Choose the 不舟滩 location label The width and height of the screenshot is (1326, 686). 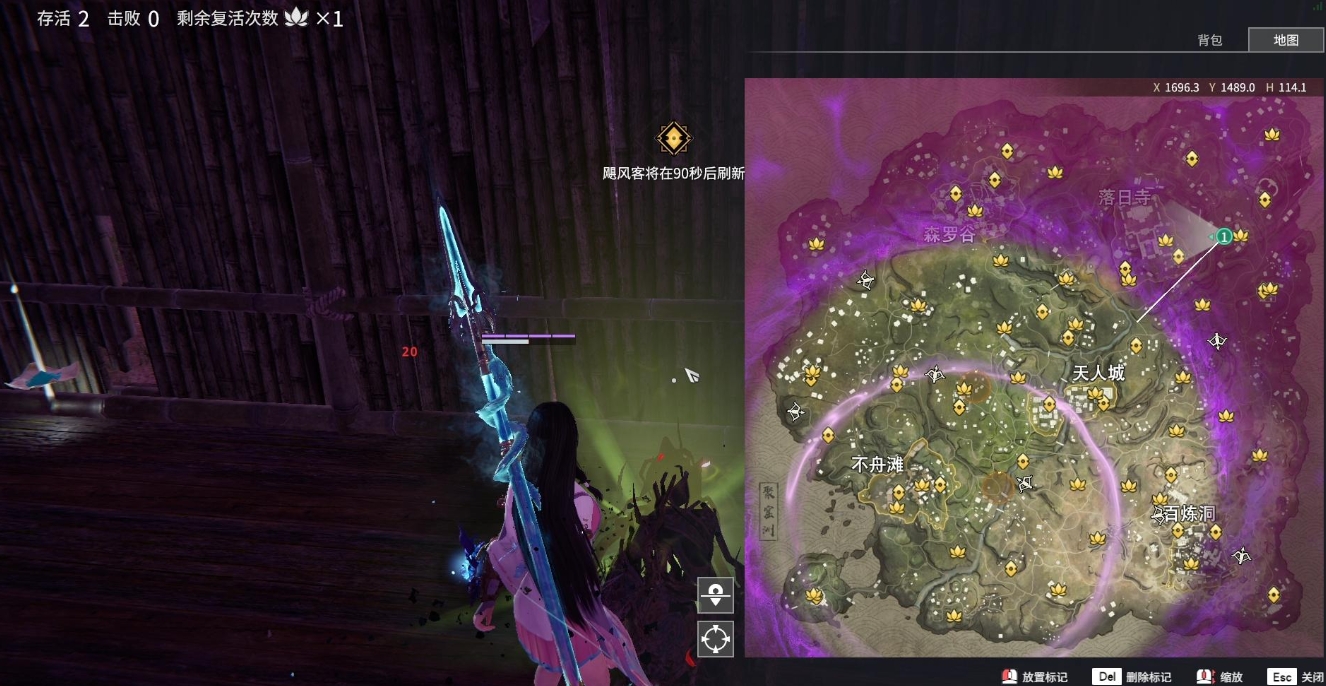pyautogui.click(x=877, y=465)
